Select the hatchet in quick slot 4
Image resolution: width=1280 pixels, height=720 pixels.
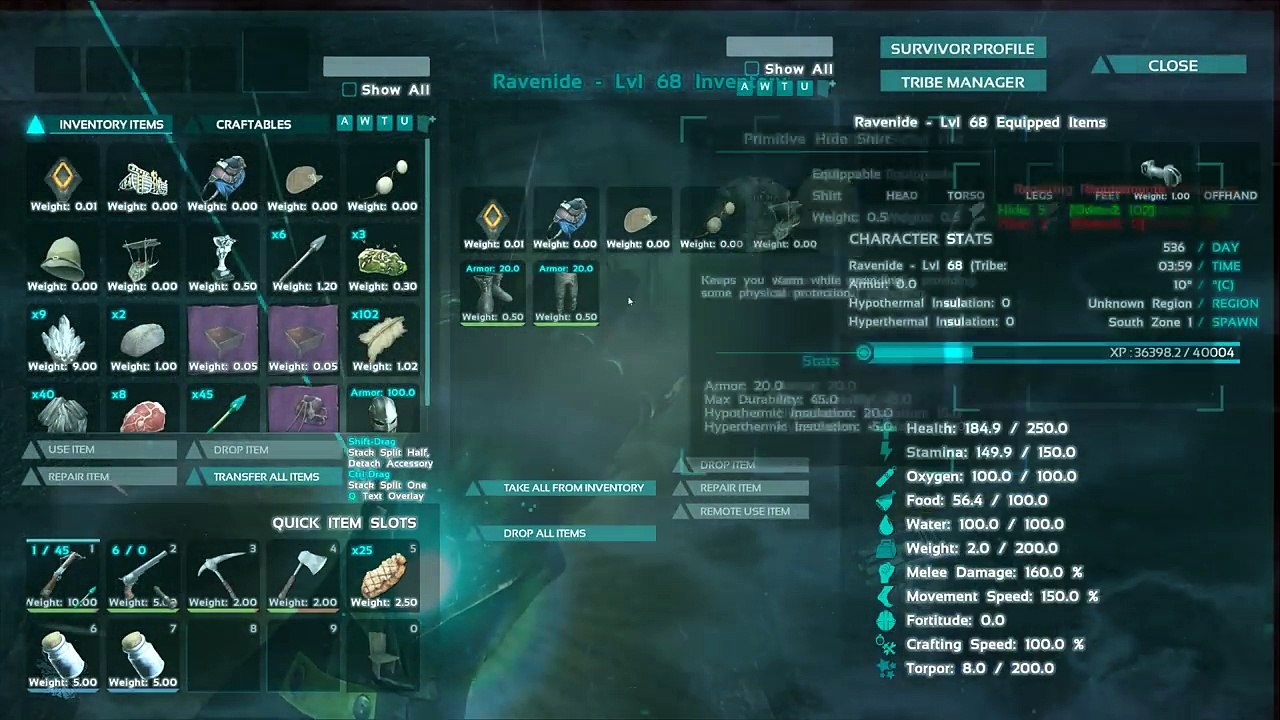(303, 575)
